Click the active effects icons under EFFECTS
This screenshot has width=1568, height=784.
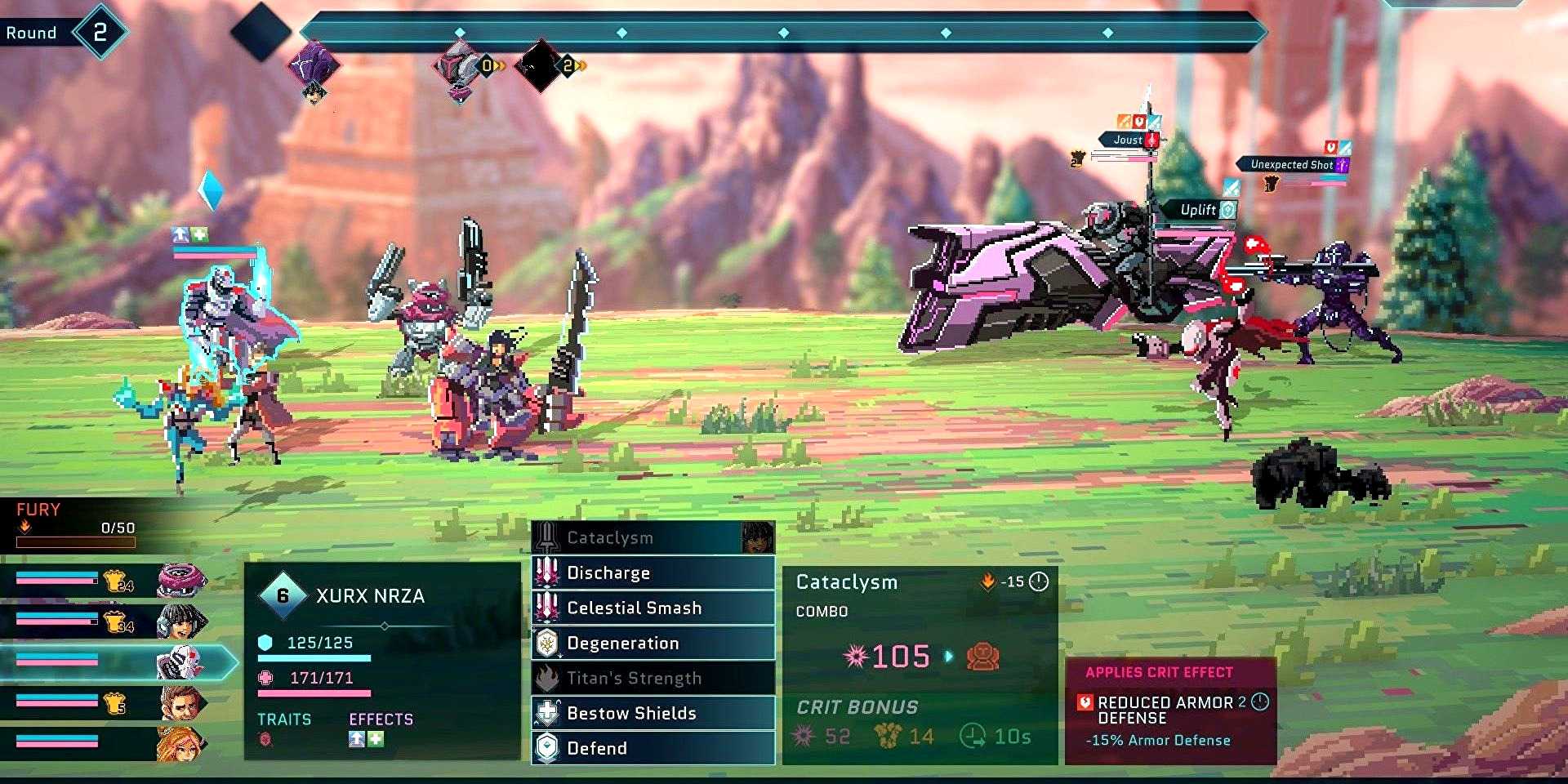coord(365,739)
